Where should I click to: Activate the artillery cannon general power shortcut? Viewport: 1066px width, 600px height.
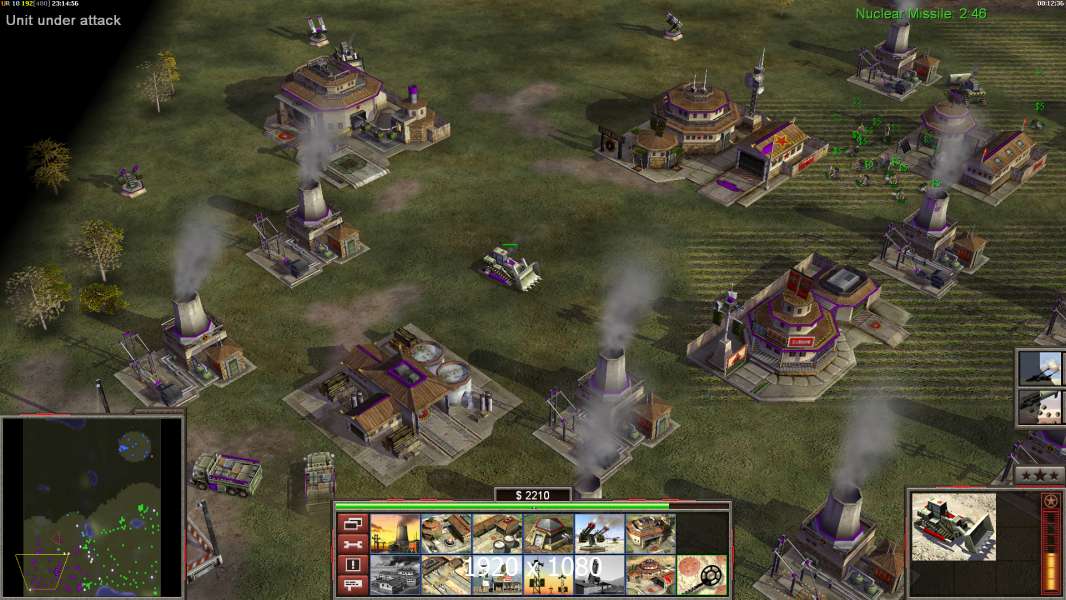pos(1042,368)
